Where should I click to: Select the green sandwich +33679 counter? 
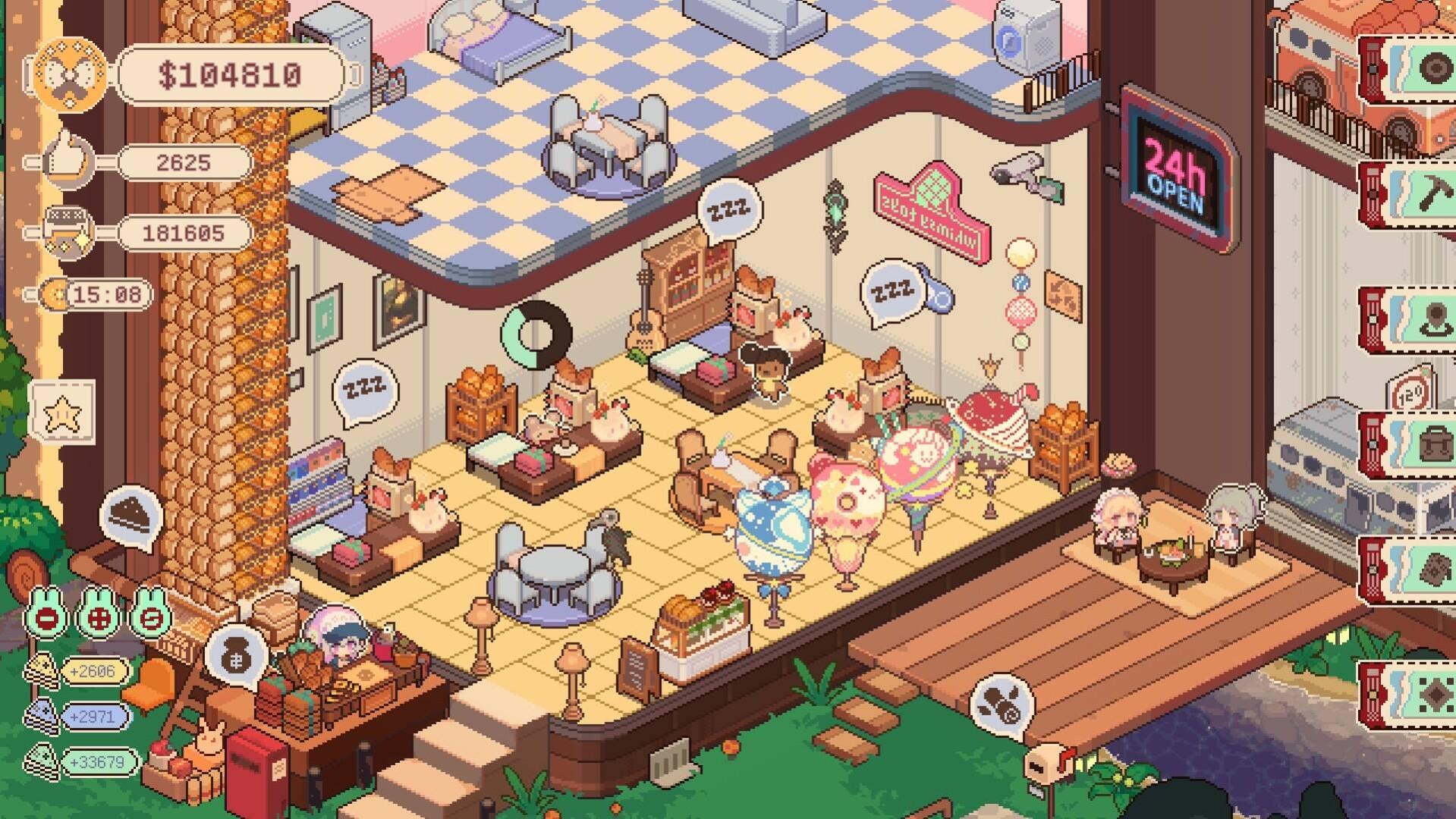[x=96, y=761]
